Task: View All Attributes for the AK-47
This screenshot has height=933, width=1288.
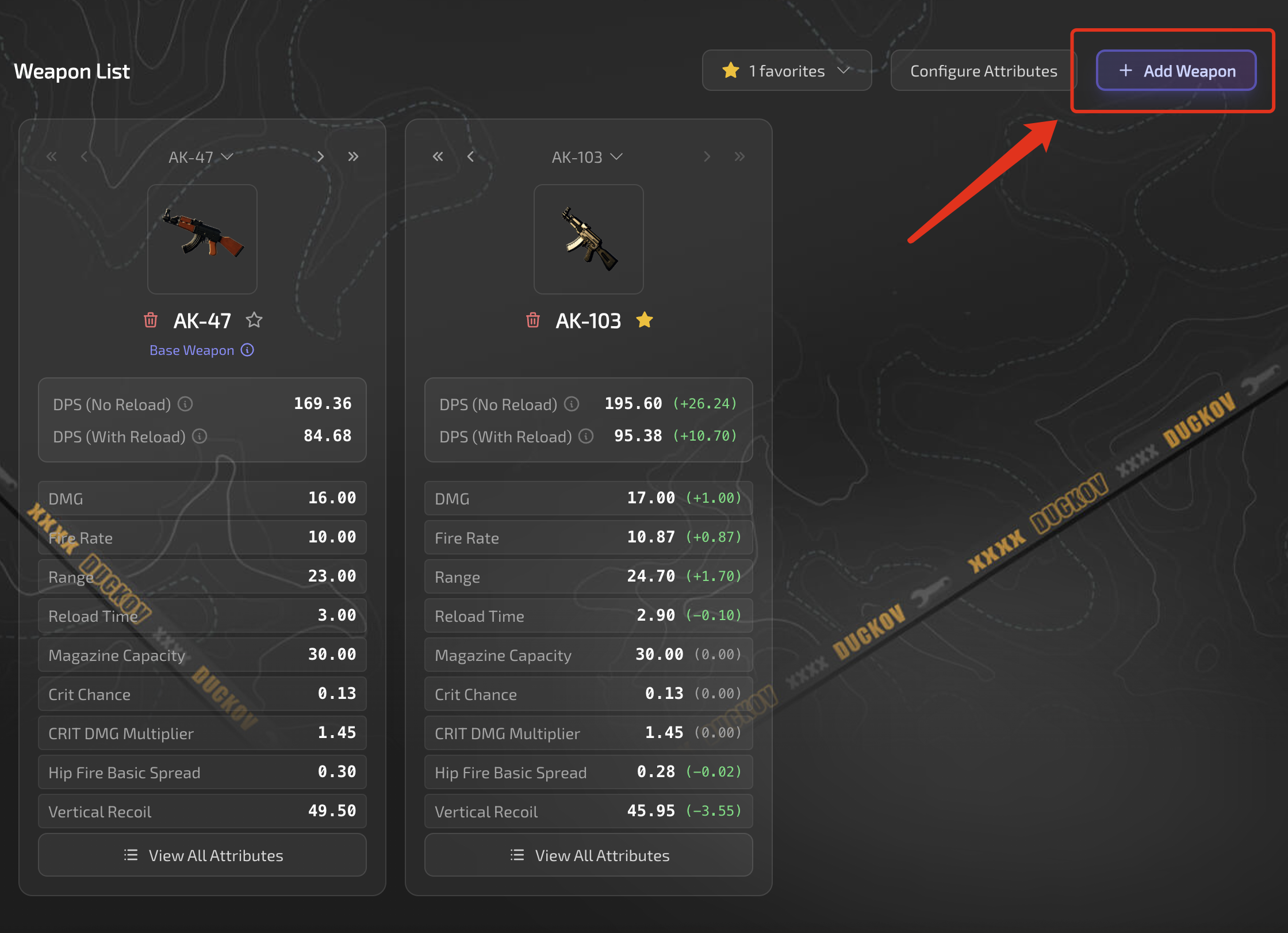Action: click(x=202, y=855)
